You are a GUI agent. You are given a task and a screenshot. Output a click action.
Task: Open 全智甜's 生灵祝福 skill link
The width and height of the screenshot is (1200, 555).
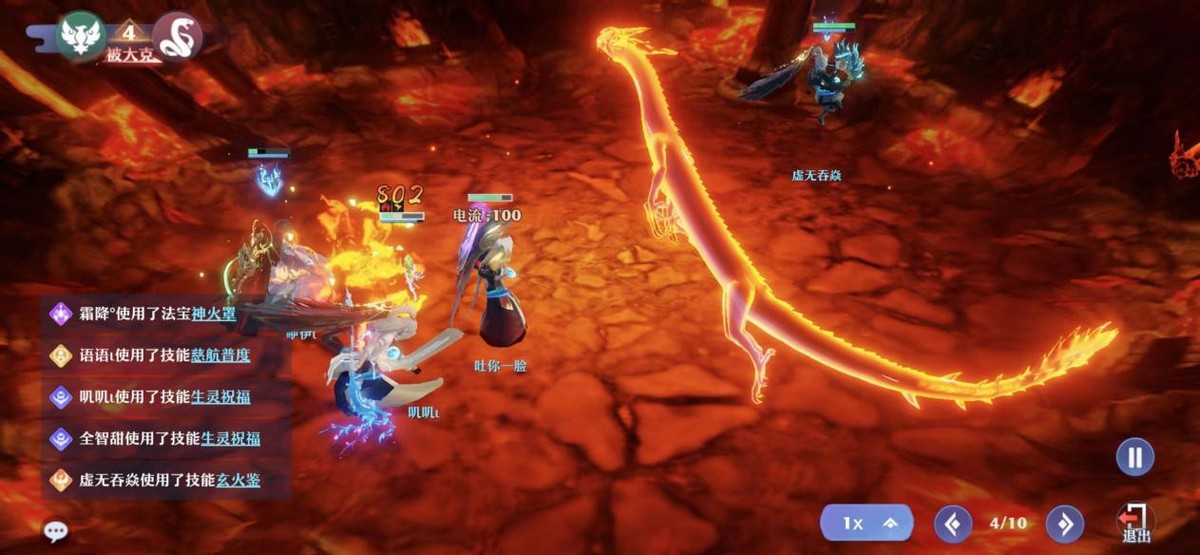tap(230, 438)
